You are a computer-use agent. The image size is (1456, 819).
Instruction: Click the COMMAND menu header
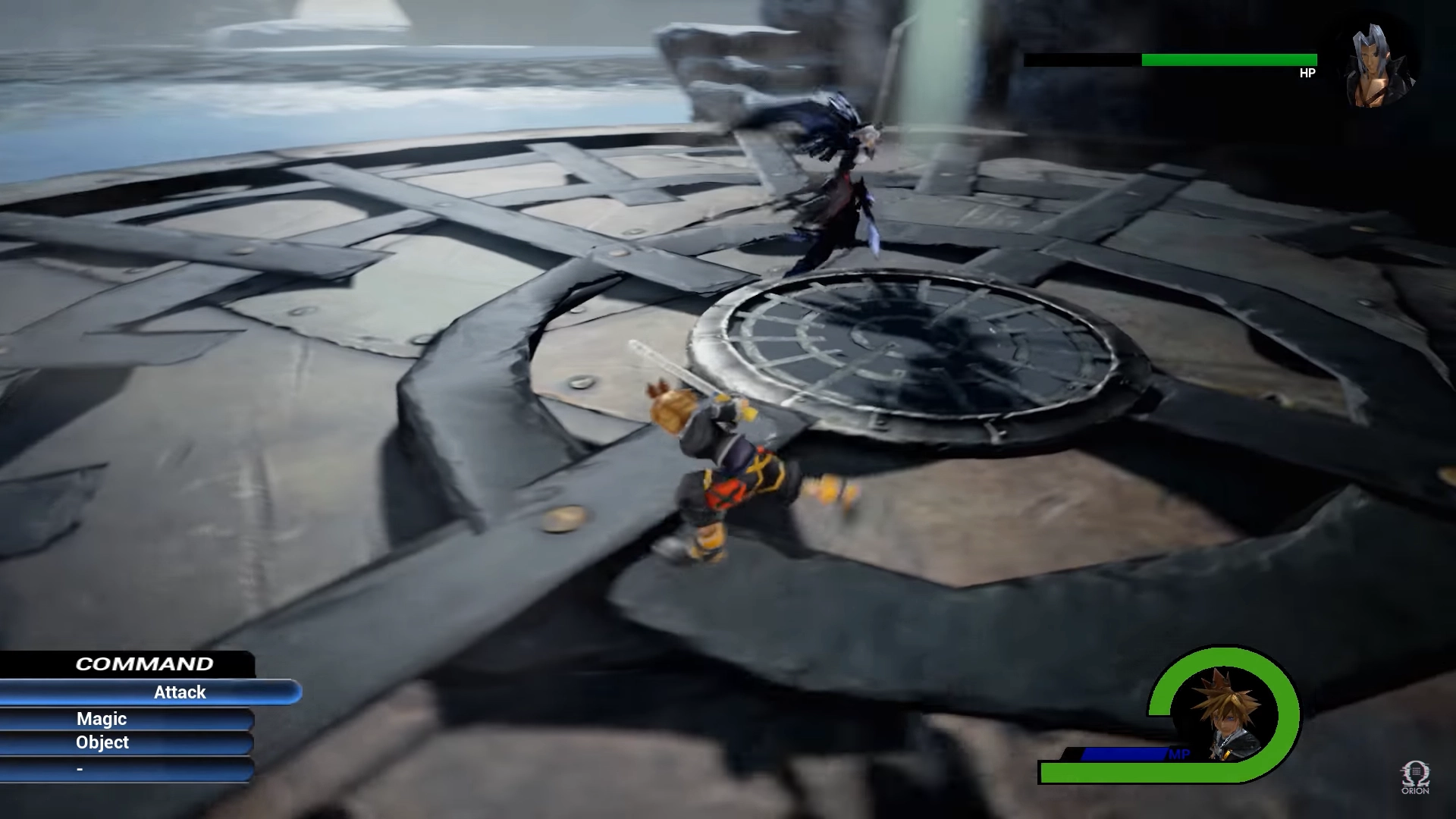click(x=144, y=664)
